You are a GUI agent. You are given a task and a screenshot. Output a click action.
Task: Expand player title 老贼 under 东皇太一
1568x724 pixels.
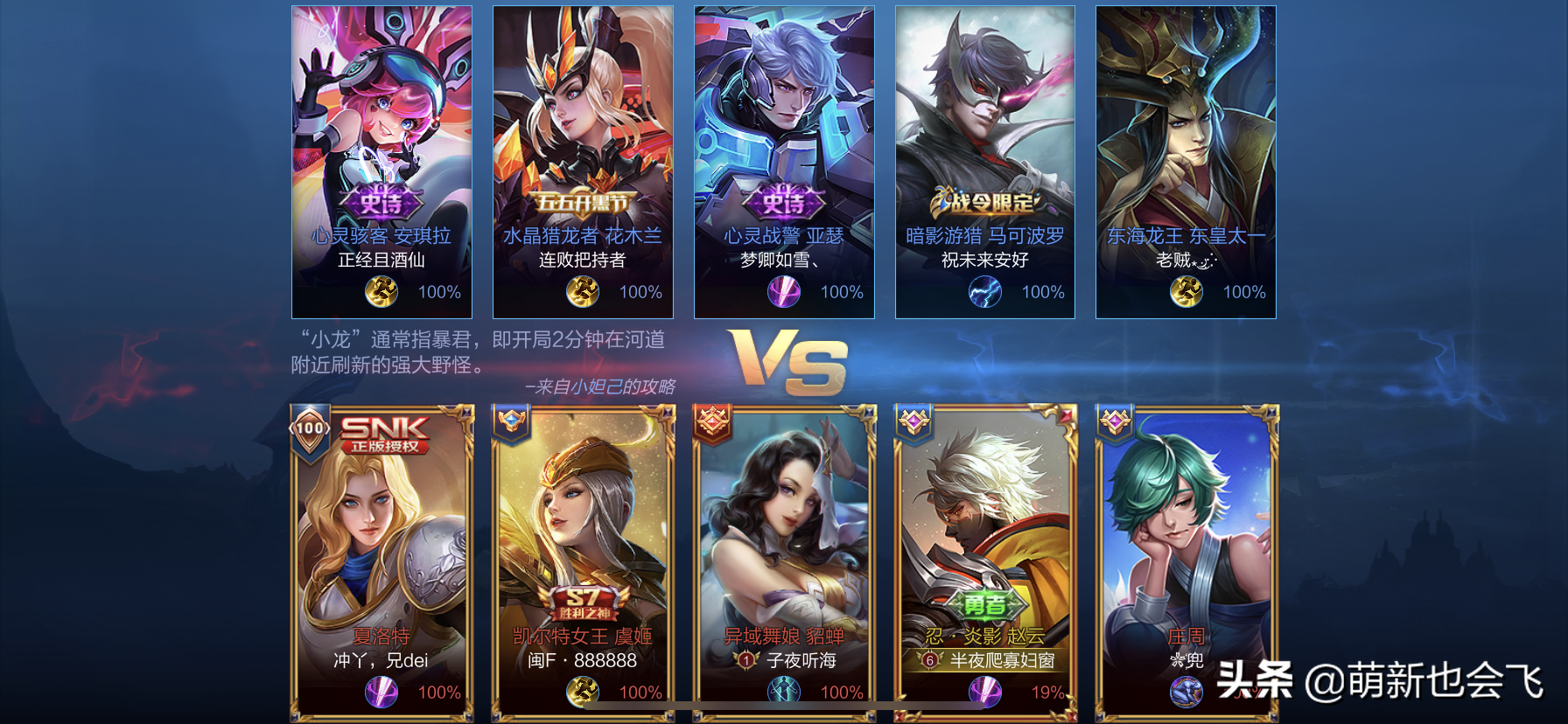1186,261
